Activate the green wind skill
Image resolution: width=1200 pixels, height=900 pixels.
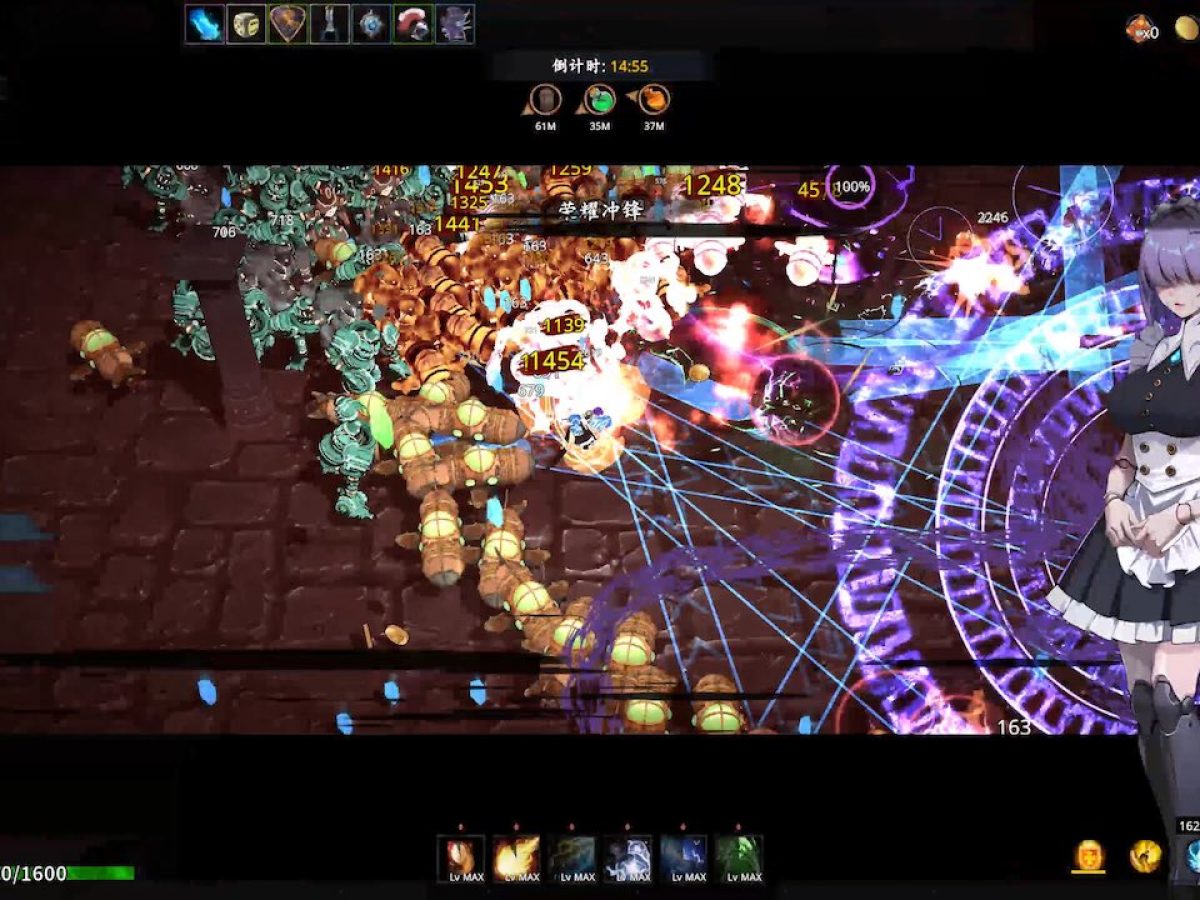click(739, 858)
